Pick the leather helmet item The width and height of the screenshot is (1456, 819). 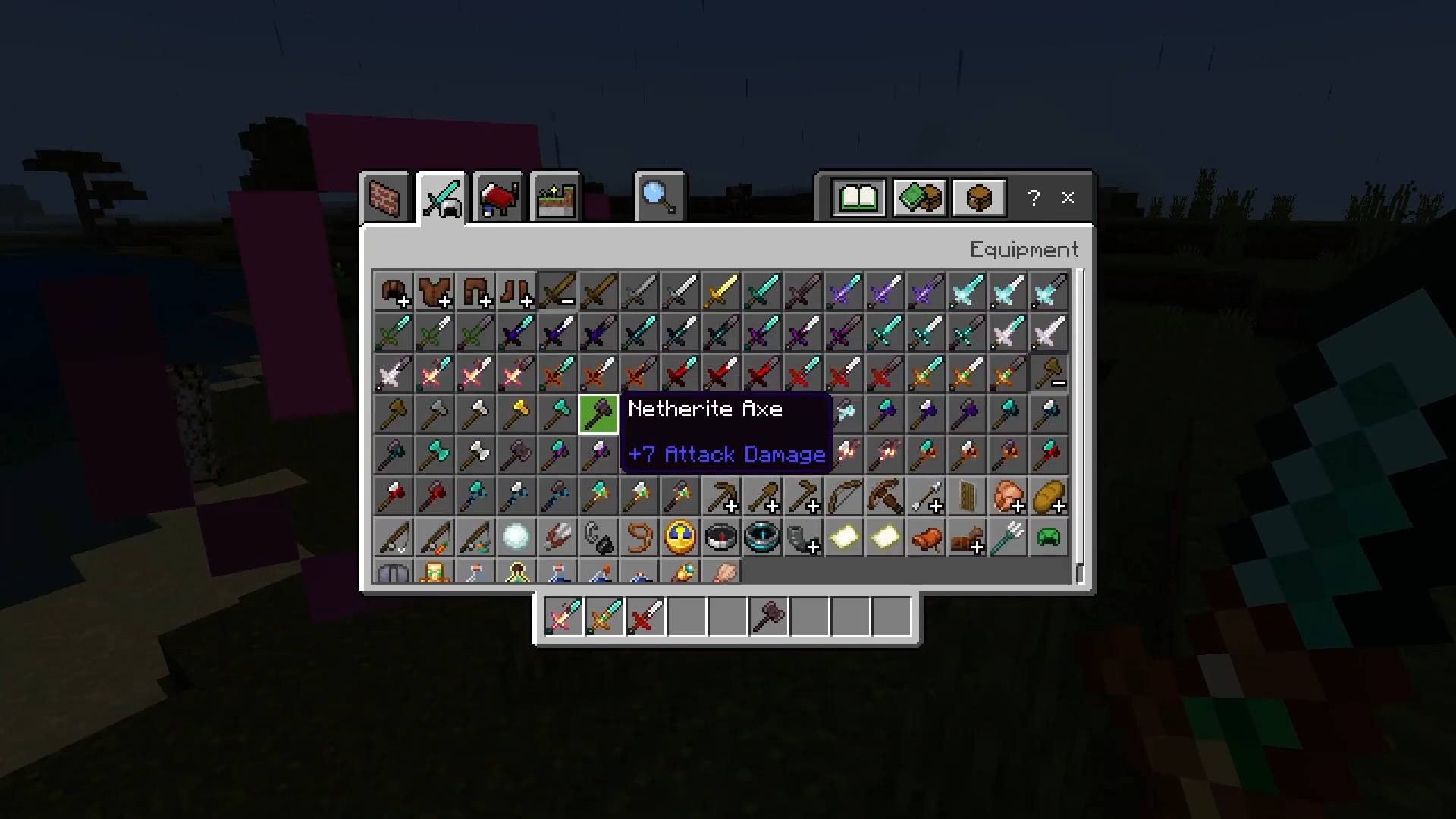(x=393, y=291)
